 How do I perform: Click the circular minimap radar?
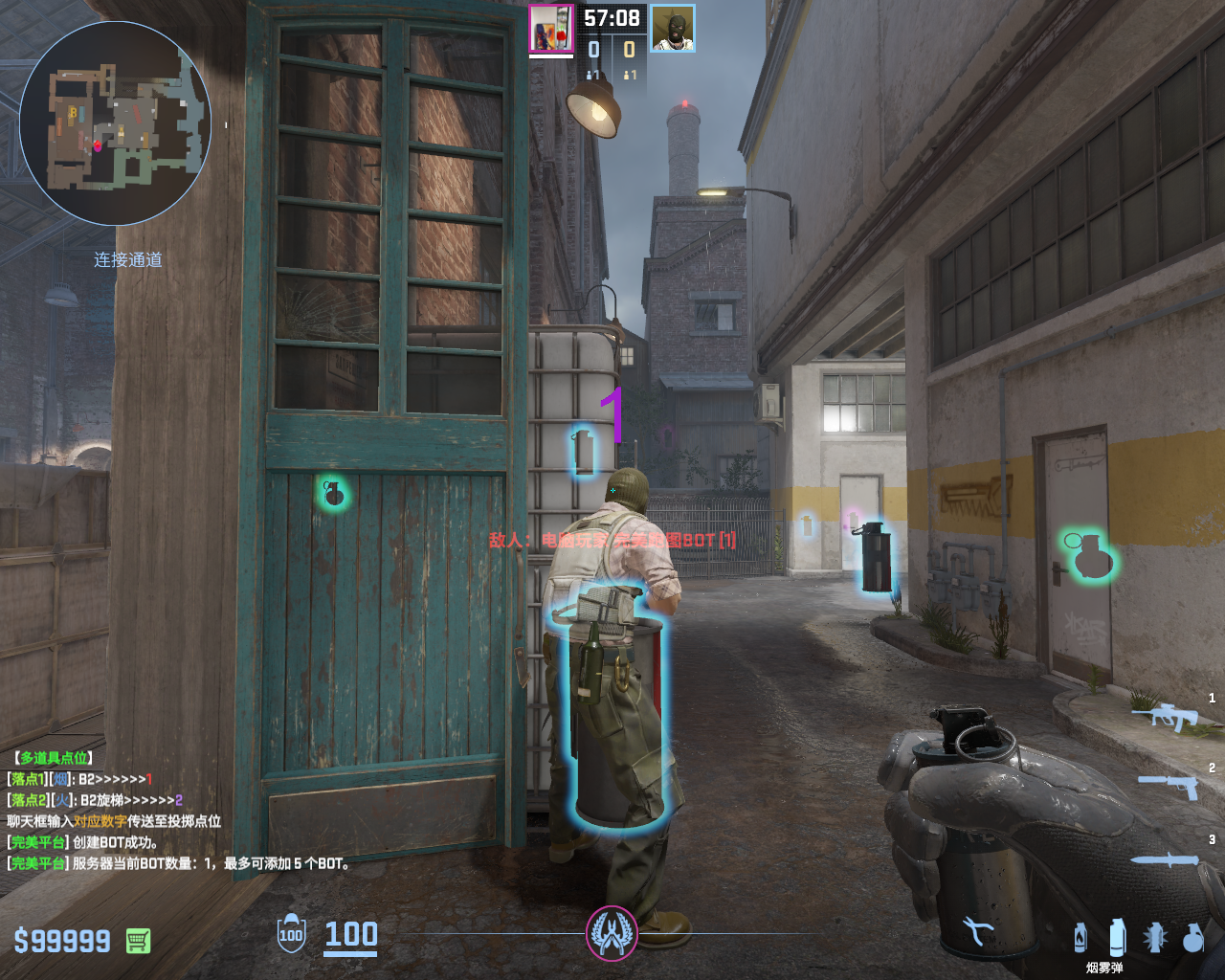point(115,123)
